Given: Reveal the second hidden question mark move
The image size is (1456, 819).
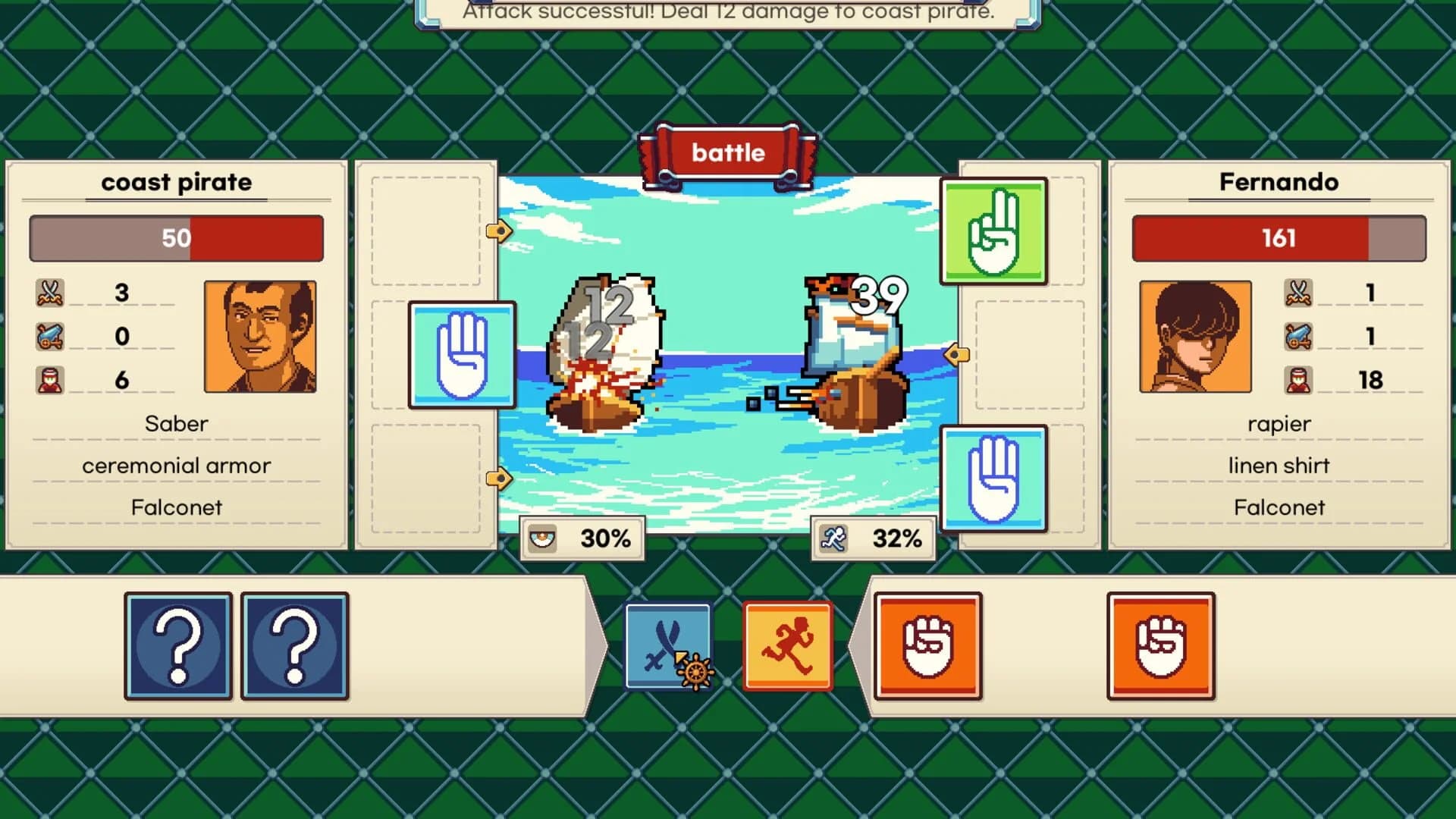Looking at the screenshot, I should click(295, 646).
